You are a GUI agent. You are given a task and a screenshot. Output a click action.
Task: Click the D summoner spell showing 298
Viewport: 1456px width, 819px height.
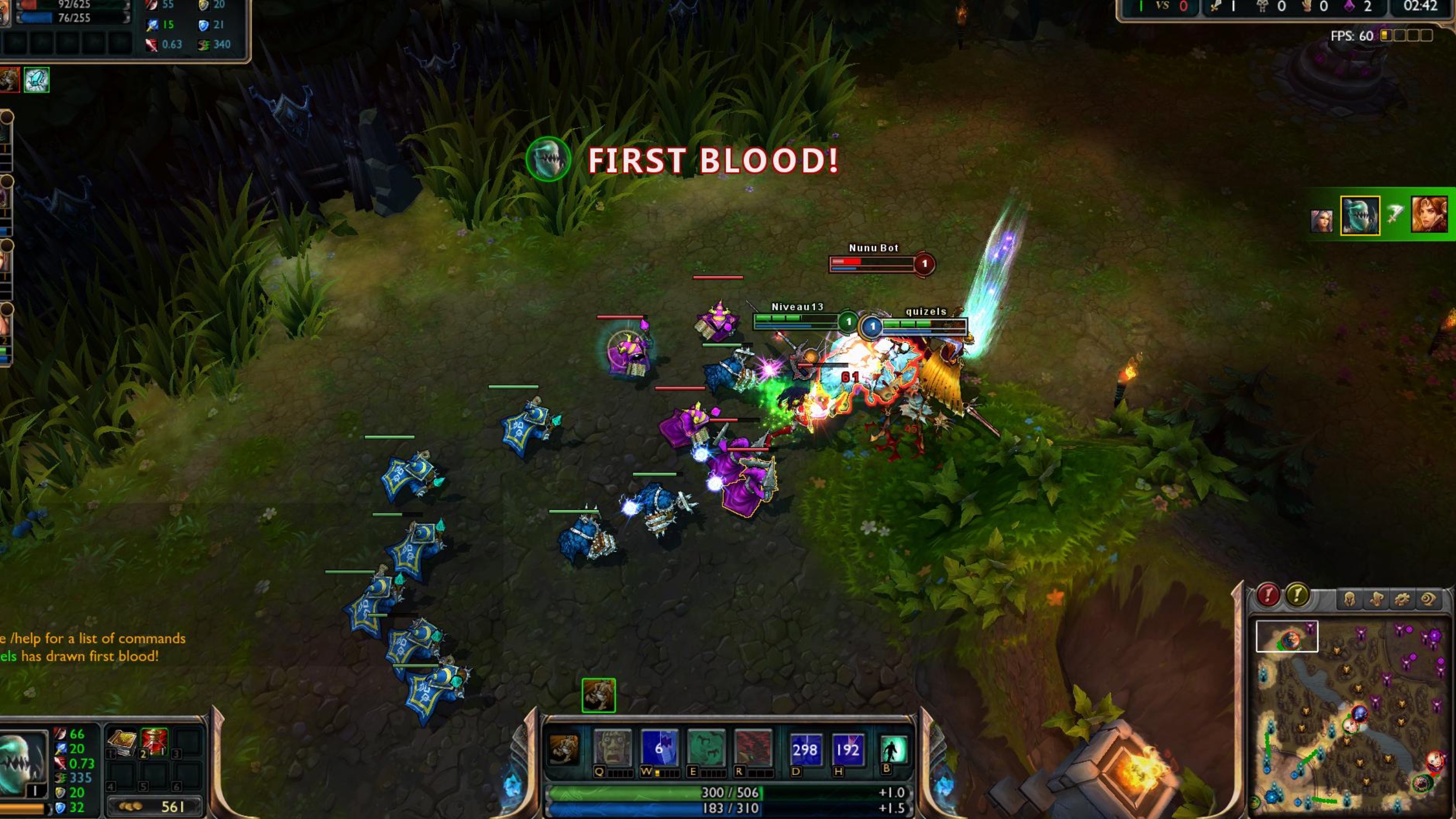(x=804, y=749)
